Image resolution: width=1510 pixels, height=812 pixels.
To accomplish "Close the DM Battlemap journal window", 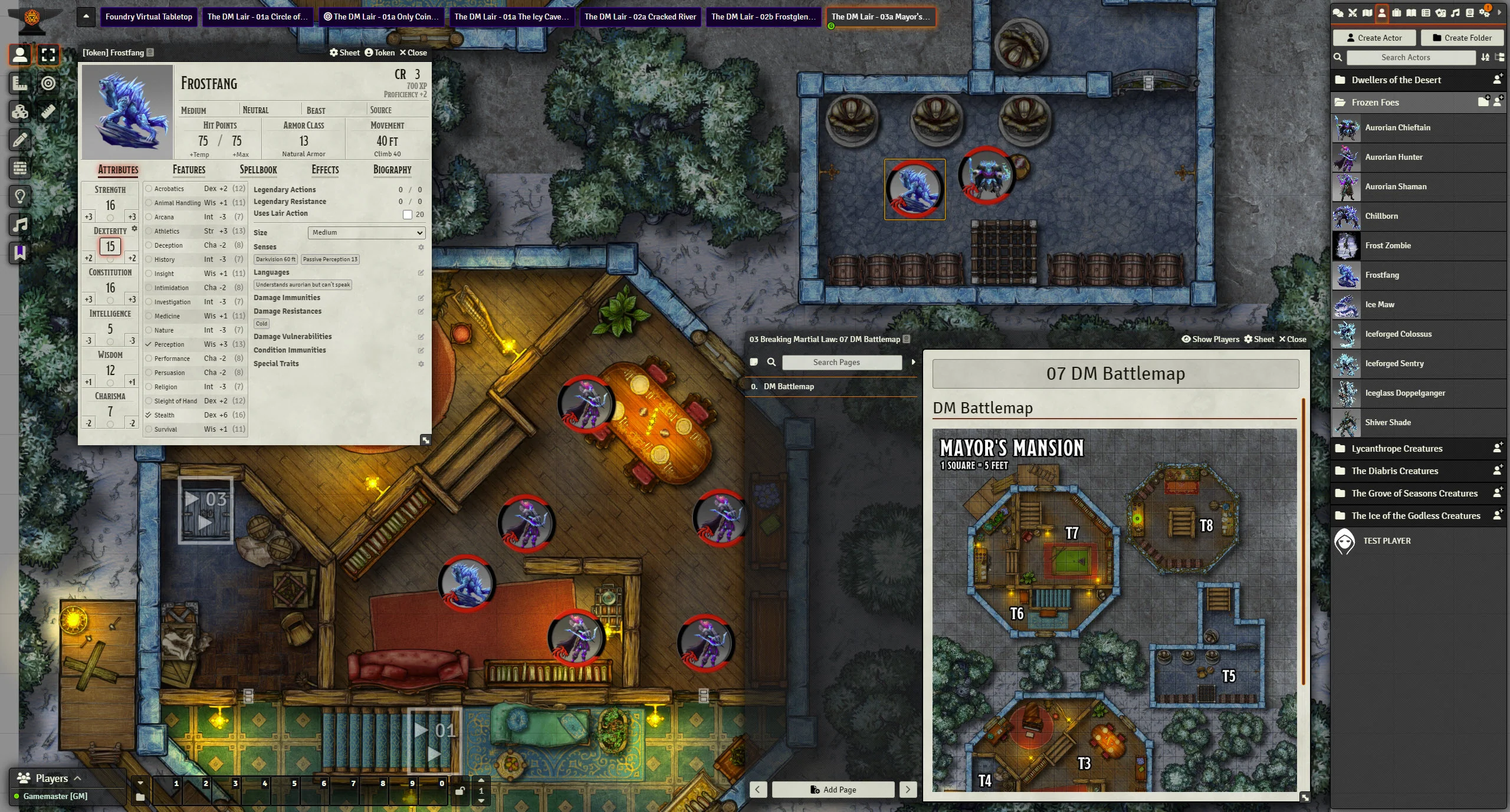I will (1292, 339).
